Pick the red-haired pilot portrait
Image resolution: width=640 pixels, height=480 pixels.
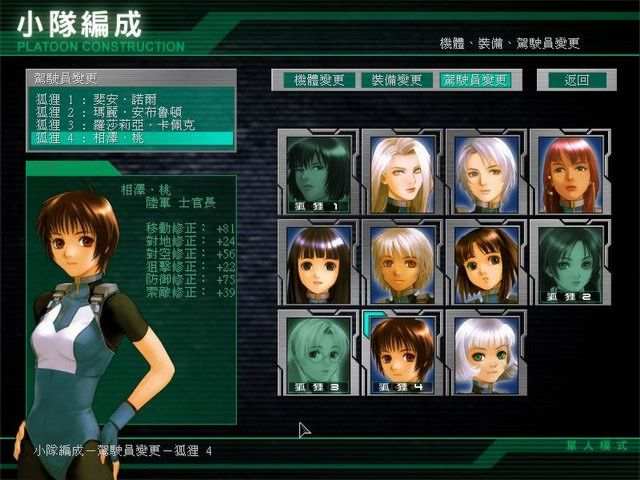point(570,175)
